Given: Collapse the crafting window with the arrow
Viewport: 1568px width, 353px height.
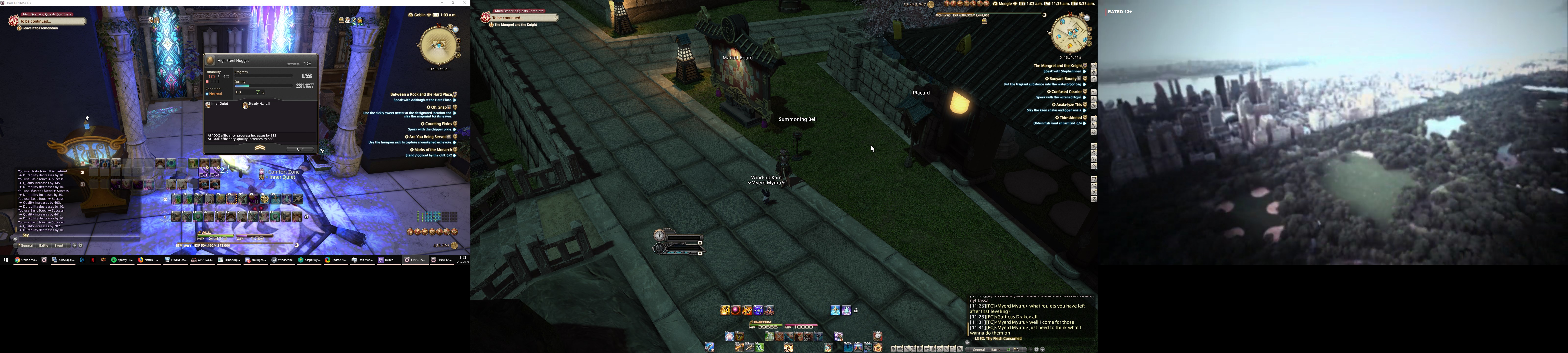Looking at the screenshot, I should (260, 148).
